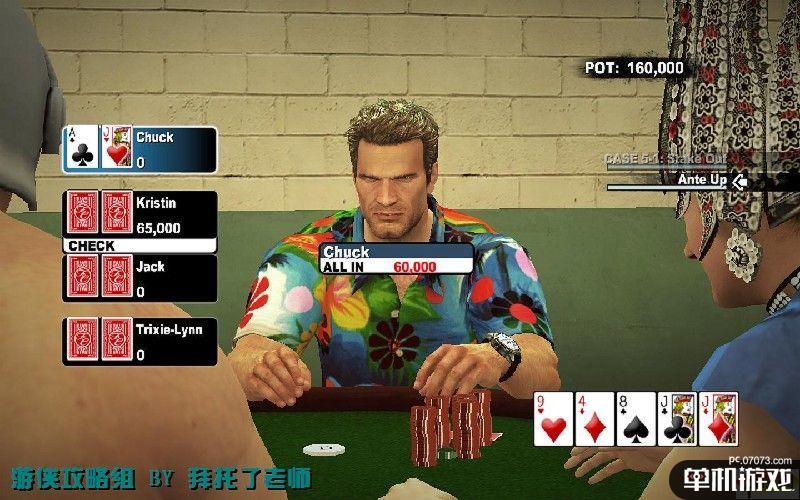Image resolution: width=800 pixels, height=500 pixels.
Task: Select the eight of spades community card
Action: point(635,419)
